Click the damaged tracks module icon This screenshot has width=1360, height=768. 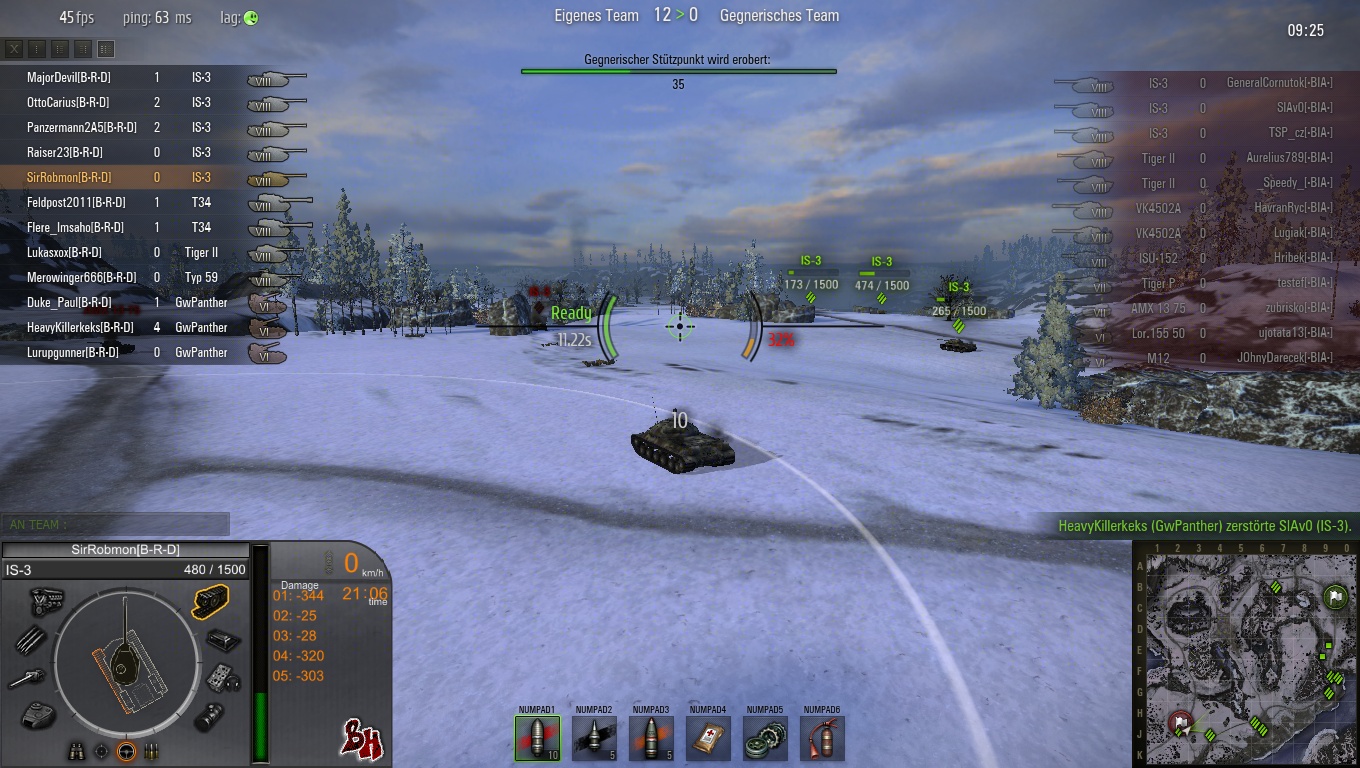tap(210, 601)
